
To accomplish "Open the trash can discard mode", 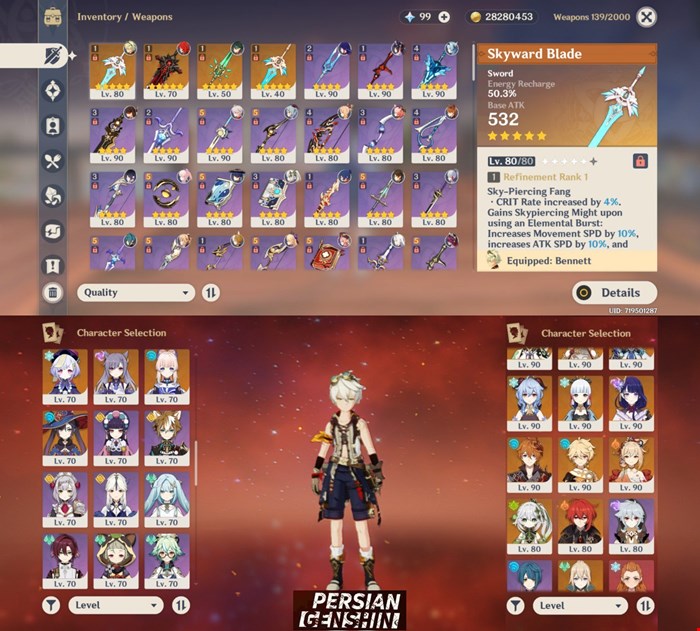I will coord(53,293).
